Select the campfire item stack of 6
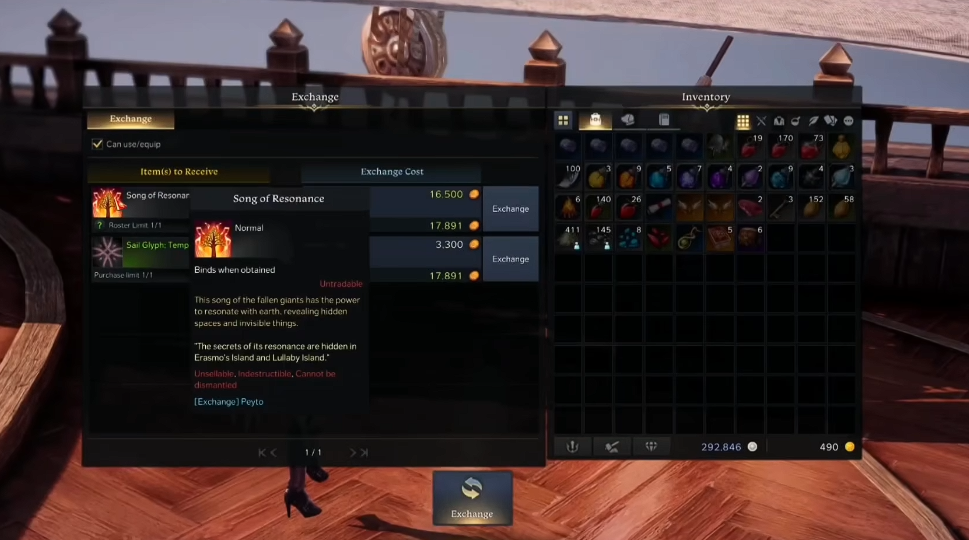Image resolution: width=969 pixels, height=540 pixels. (569, 208)
